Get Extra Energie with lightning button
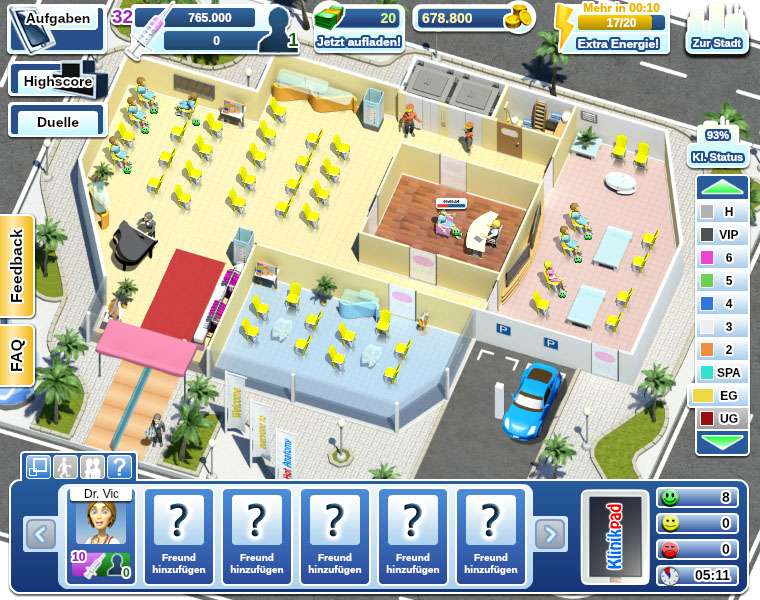 click(x=612, y=29)
